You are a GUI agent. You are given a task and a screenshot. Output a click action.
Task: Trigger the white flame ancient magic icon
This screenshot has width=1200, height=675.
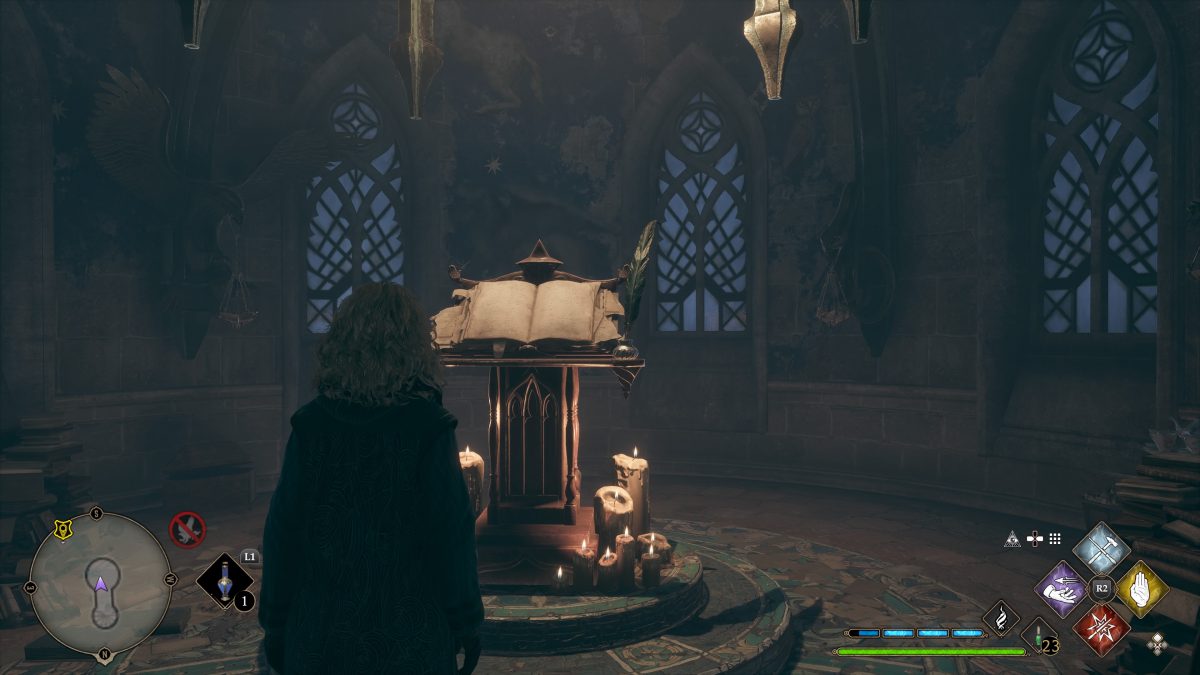(1000, 616)
